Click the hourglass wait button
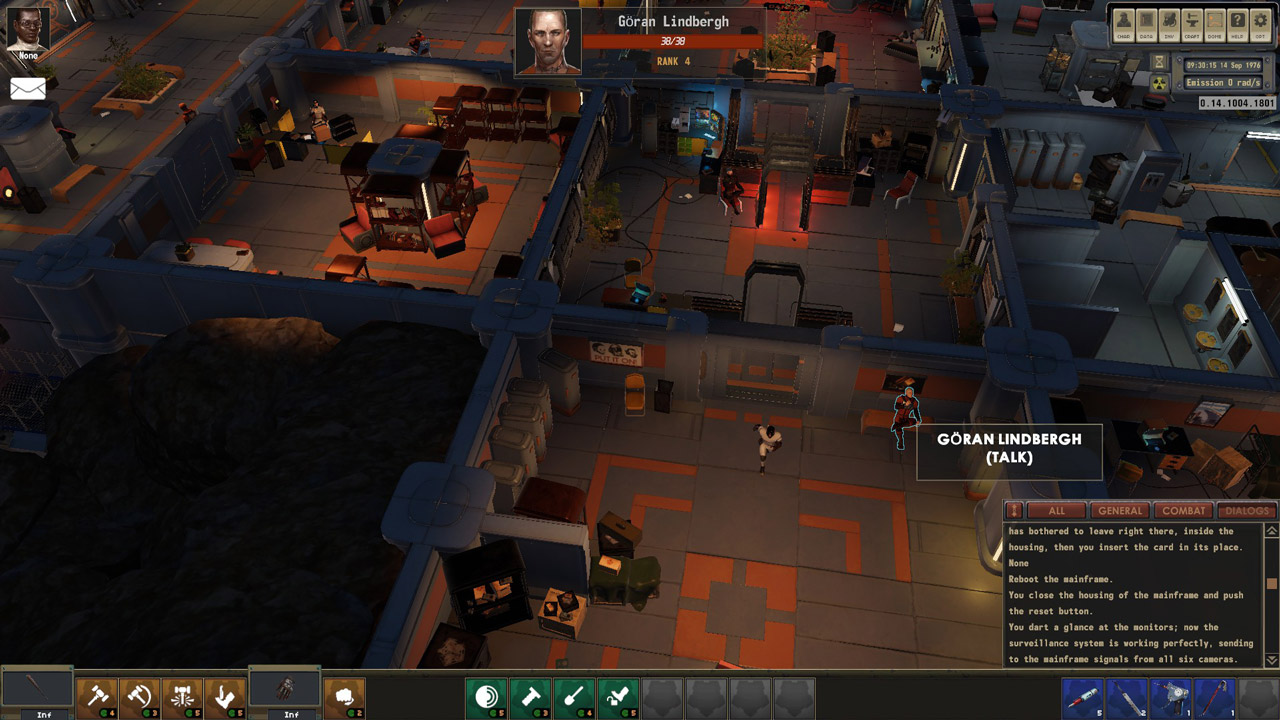 (1159, 62)
